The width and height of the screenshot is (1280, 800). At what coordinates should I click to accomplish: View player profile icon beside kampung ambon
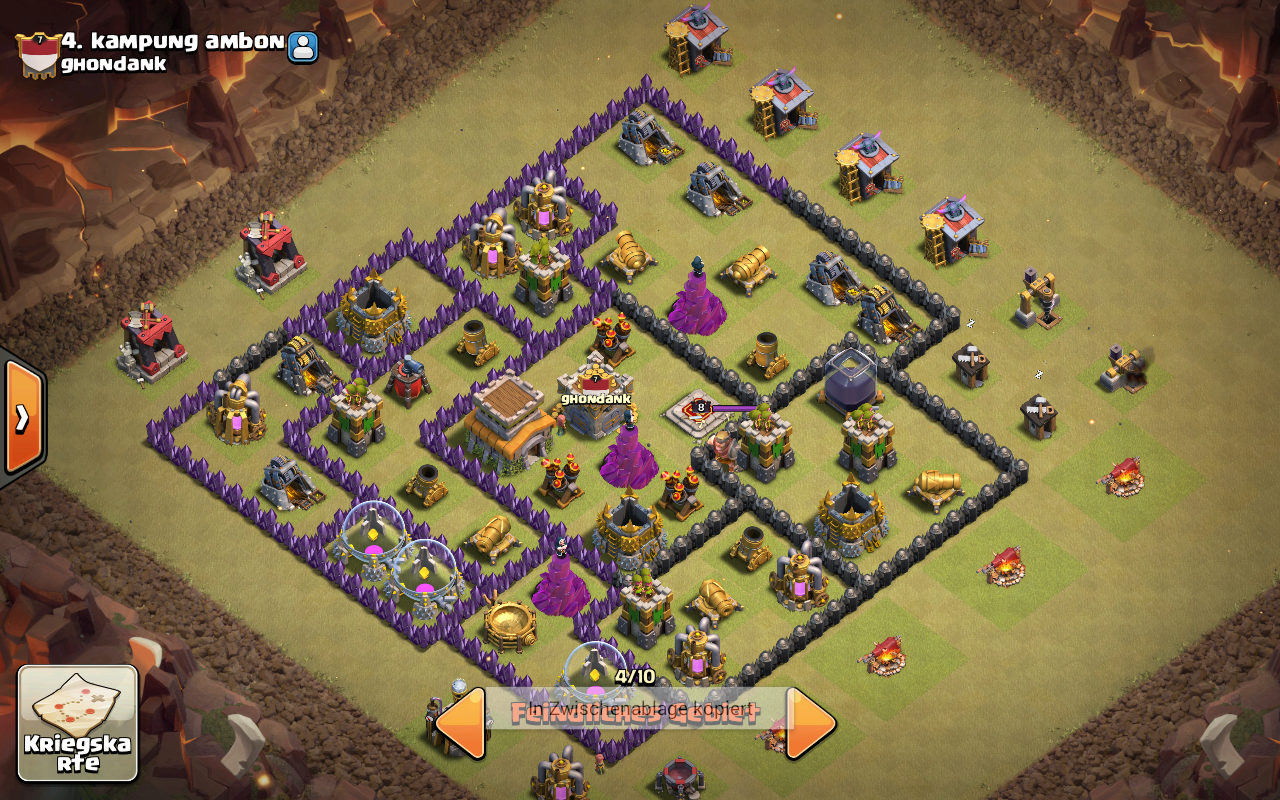[303, 46]
